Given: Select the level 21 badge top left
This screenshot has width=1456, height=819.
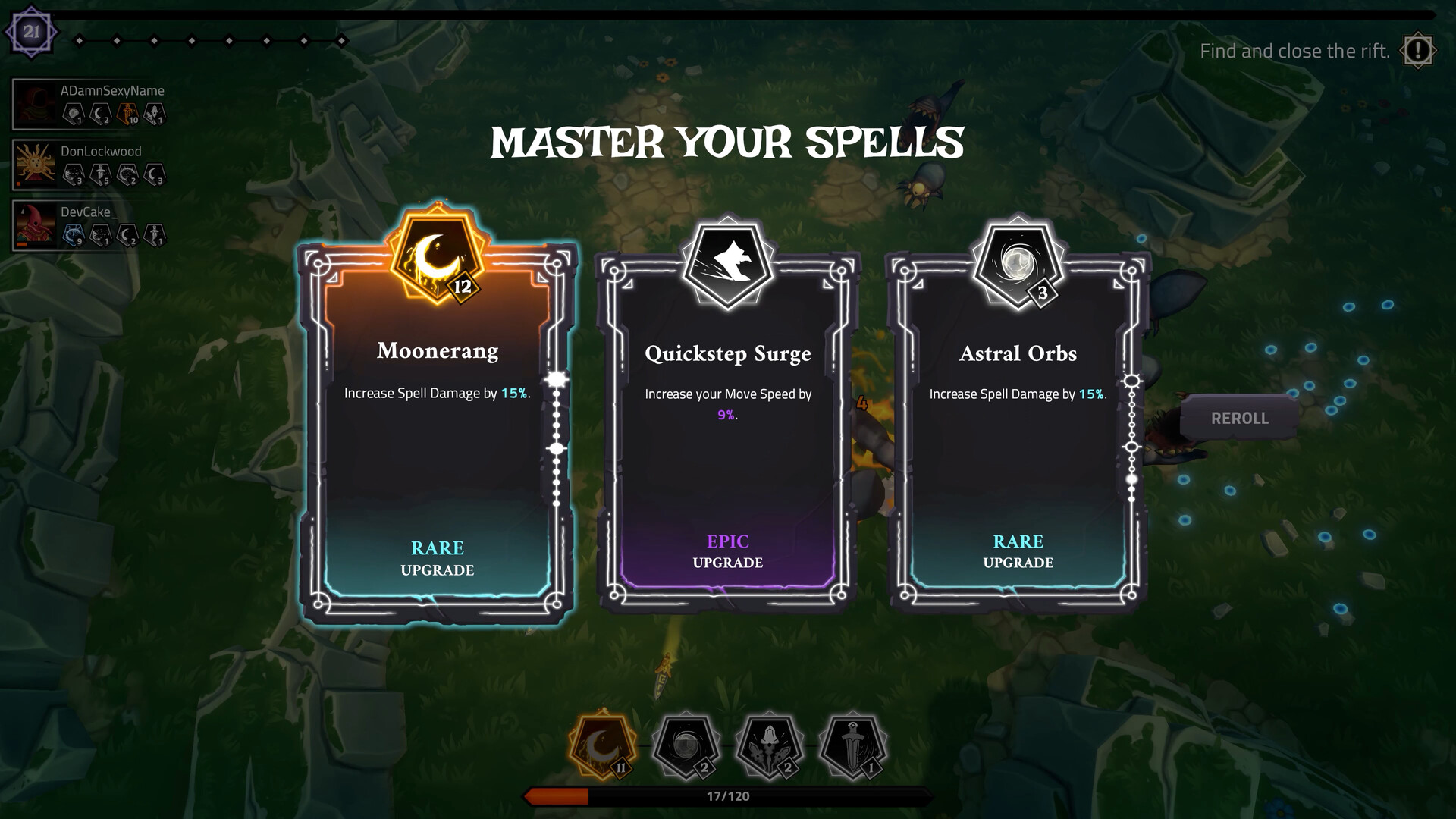Looking at the screenshot, I should [x=31, y=33].
